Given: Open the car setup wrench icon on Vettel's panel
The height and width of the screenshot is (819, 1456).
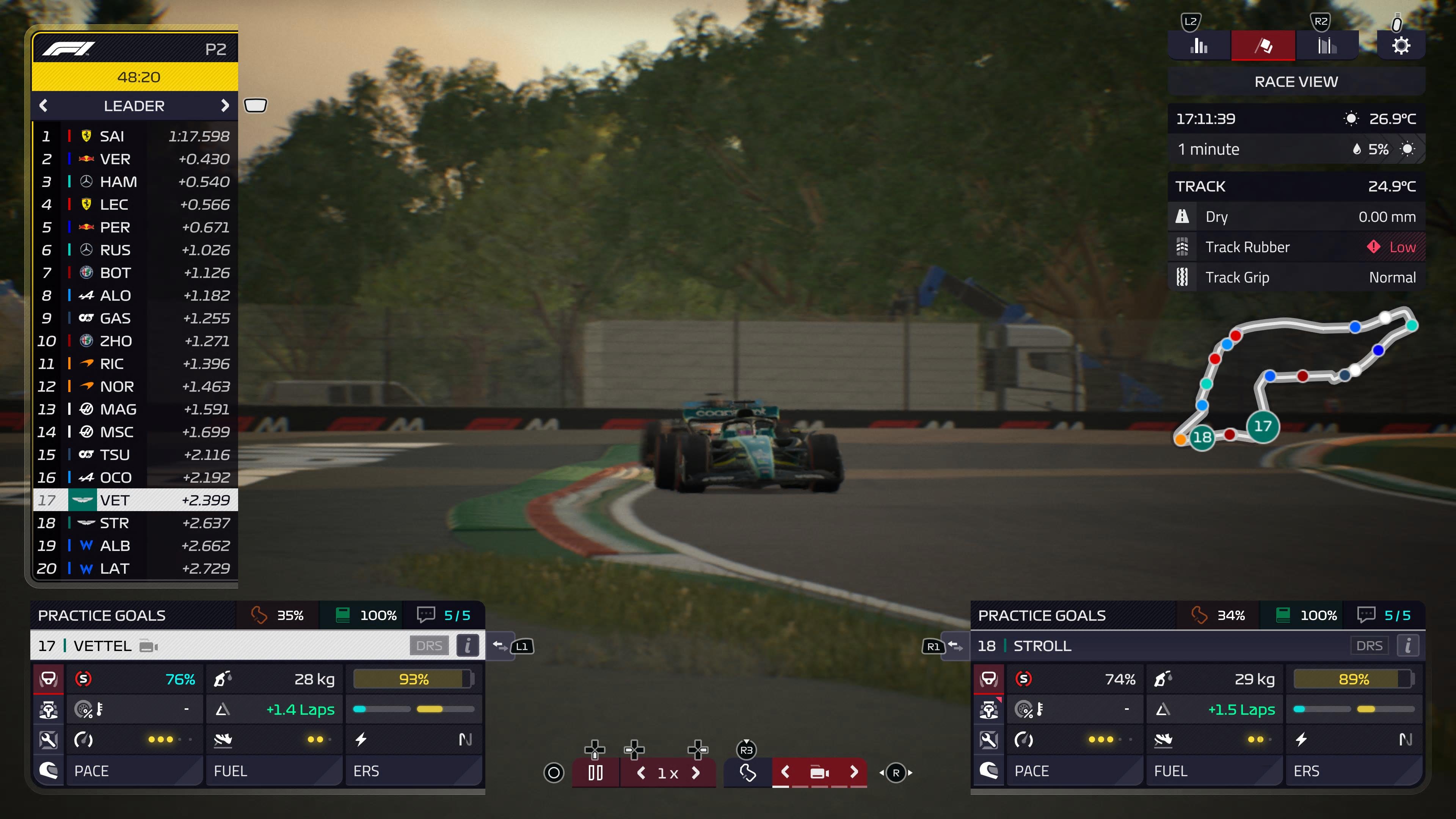Looking at the screenshot, I should (49, 740).
